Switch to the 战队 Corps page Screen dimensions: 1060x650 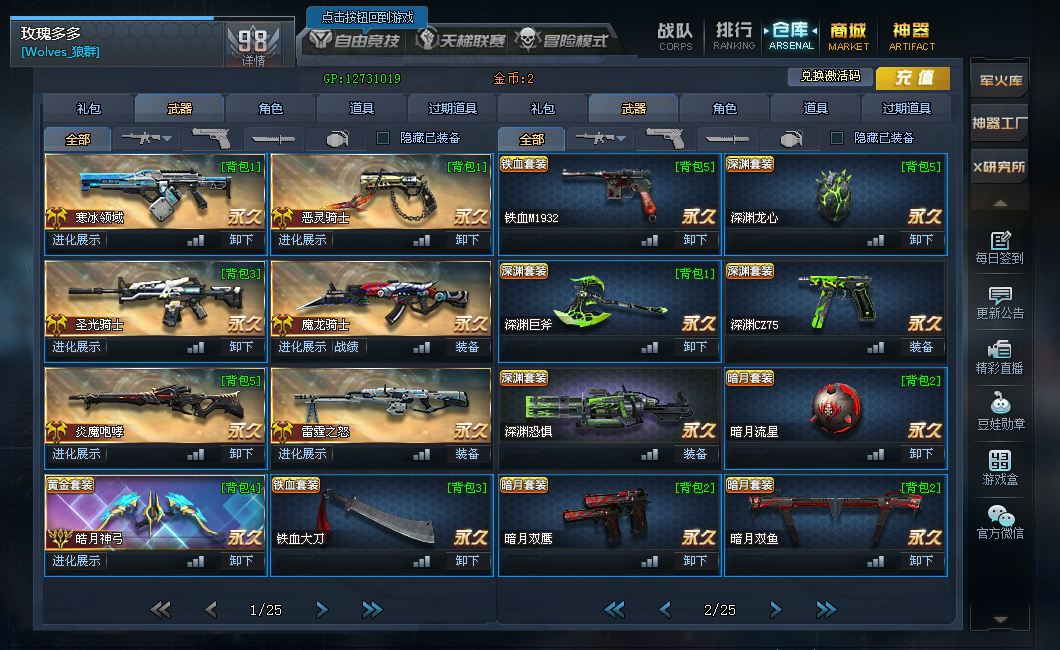click(x=675, y=36)
